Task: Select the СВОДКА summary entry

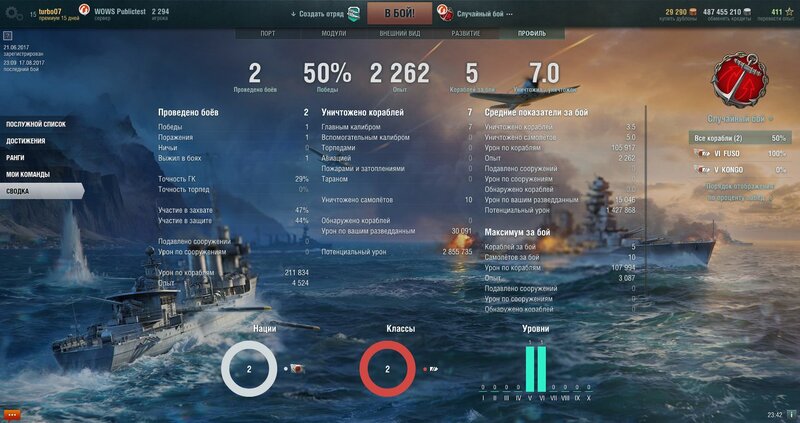Action: coord(19,190)
